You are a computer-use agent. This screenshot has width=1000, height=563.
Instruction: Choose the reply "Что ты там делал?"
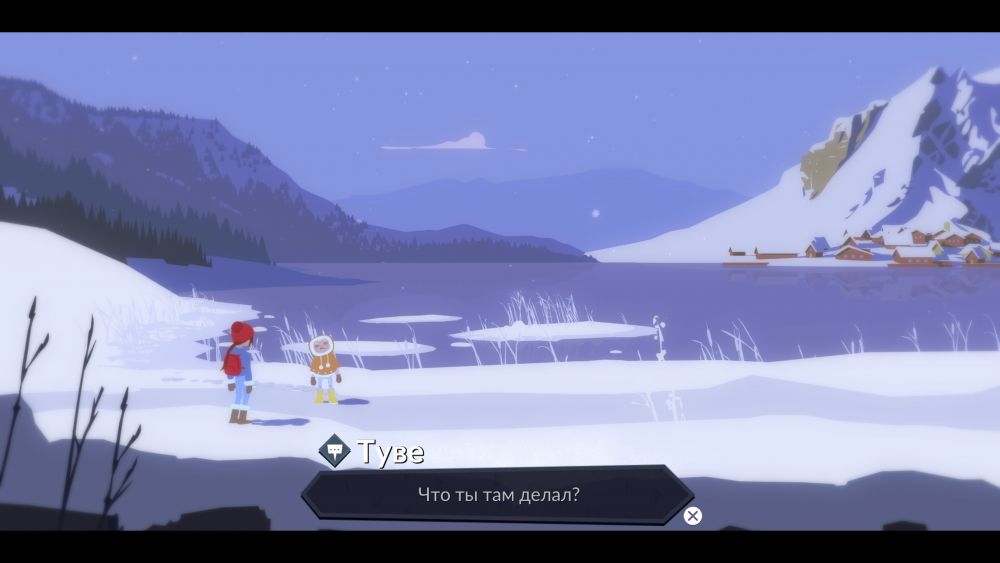click(498, 494)
